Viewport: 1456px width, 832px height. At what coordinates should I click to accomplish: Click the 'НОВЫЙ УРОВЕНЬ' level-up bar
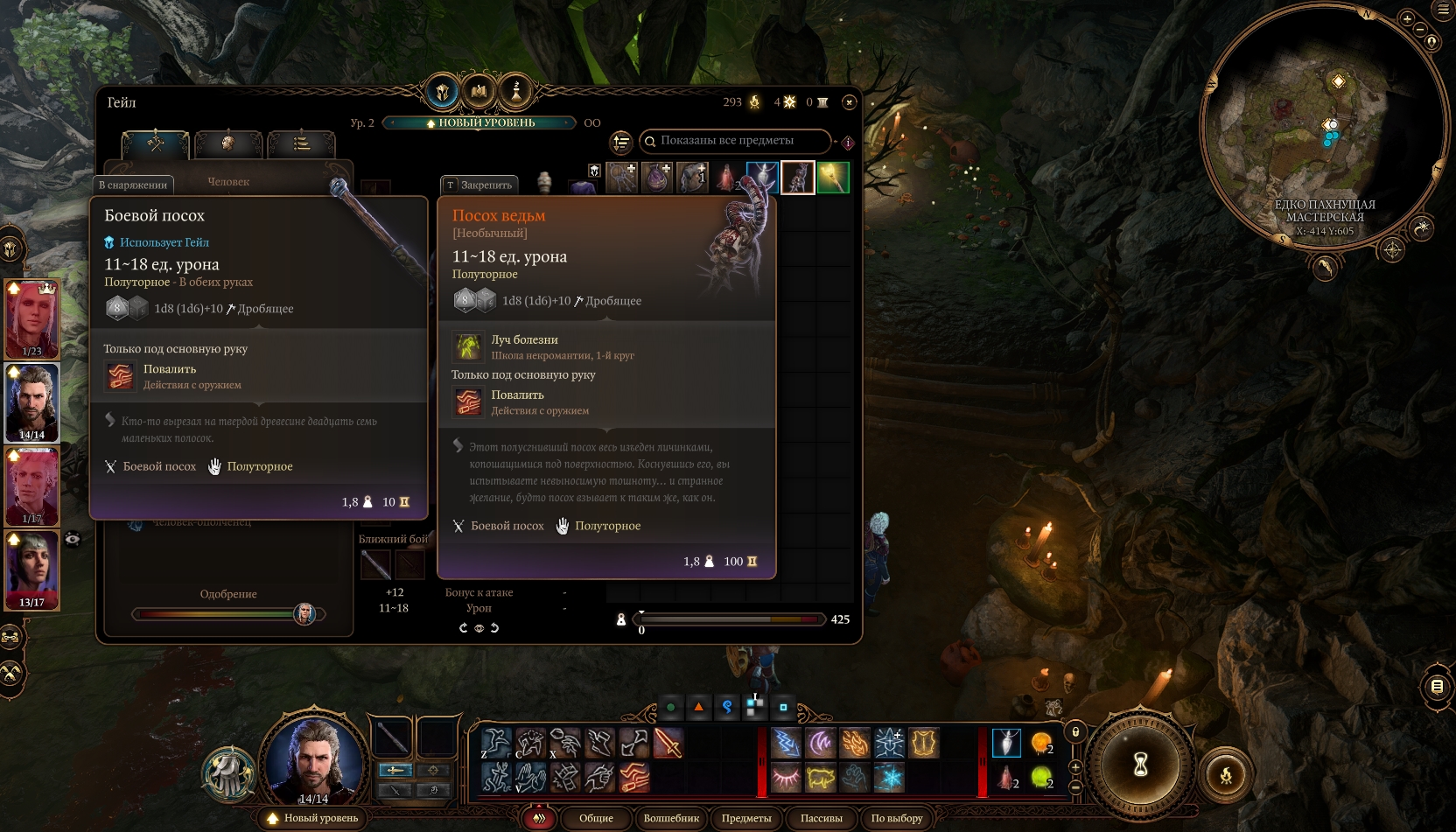[x=479, y=123]
